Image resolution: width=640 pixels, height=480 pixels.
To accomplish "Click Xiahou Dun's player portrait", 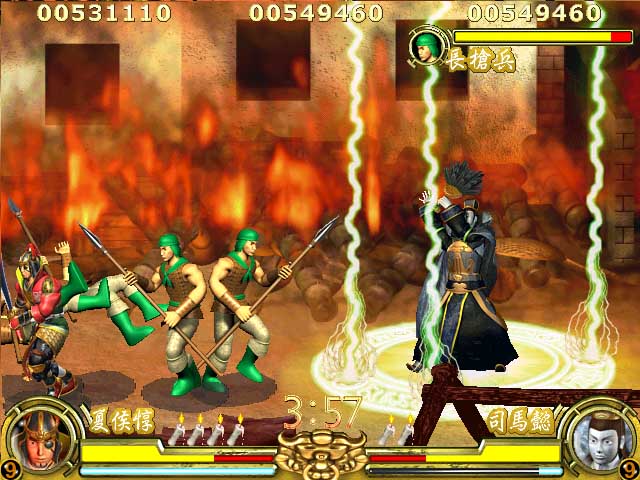I will pyautogui.click(x=43, y=440).
